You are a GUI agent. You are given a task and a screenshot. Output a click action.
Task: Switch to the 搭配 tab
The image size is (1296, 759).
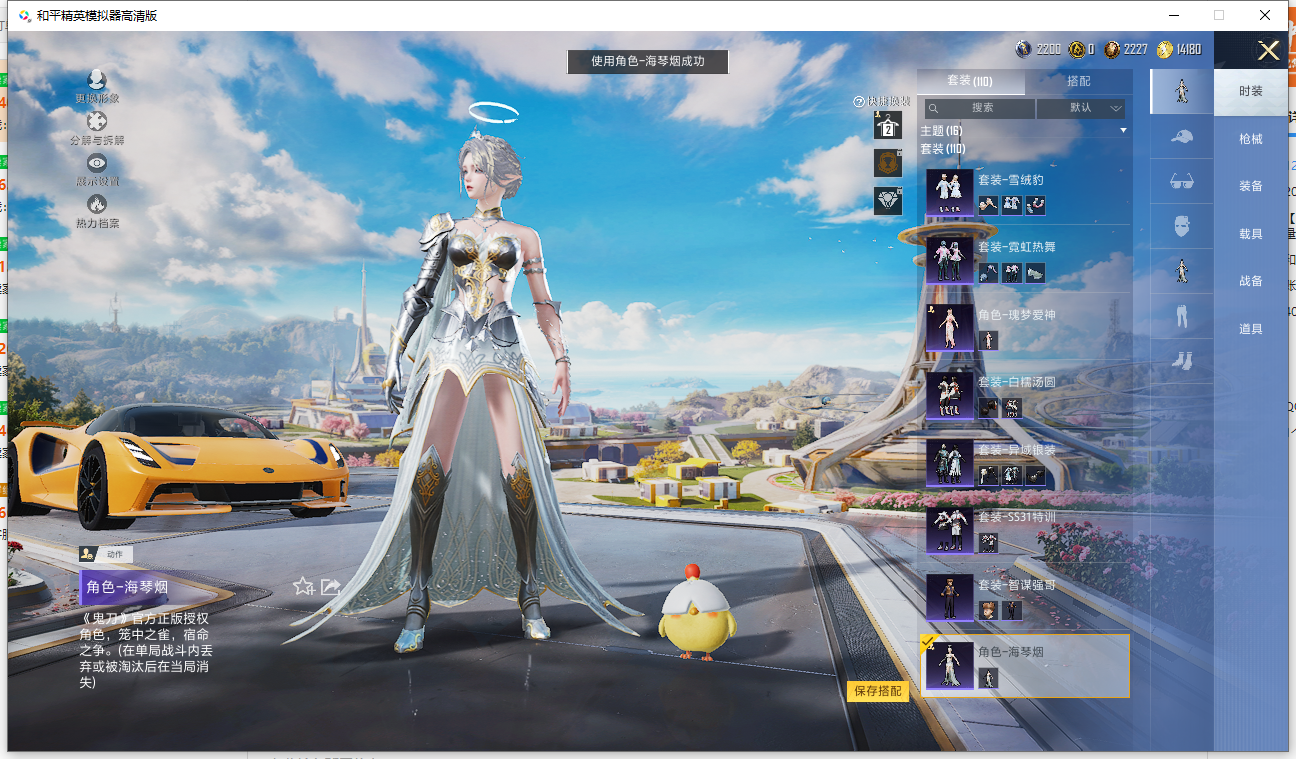click(1078, 81)
